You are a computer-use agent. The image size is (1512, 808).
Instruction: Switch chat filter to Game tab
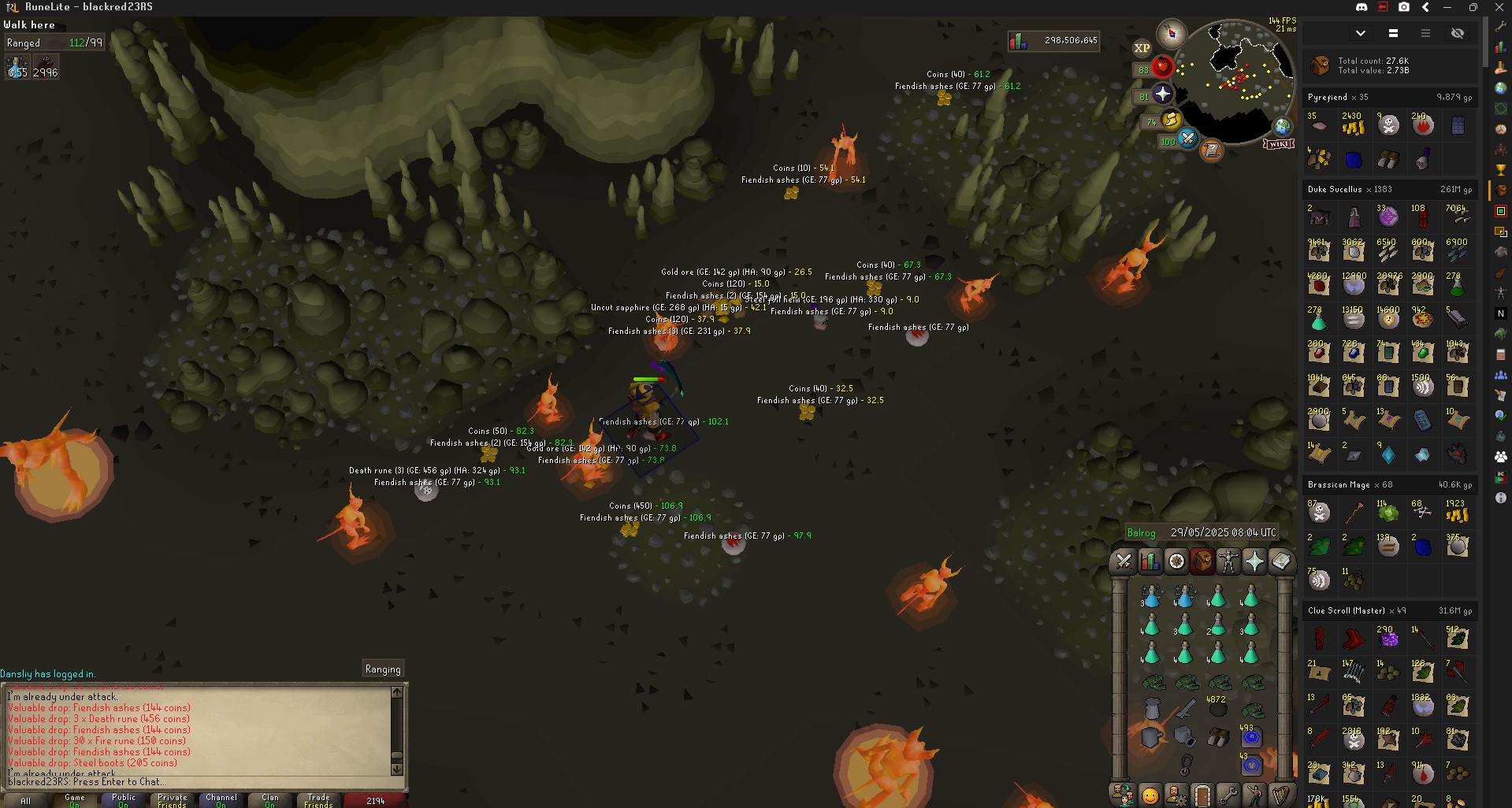[x=75, y=800]
